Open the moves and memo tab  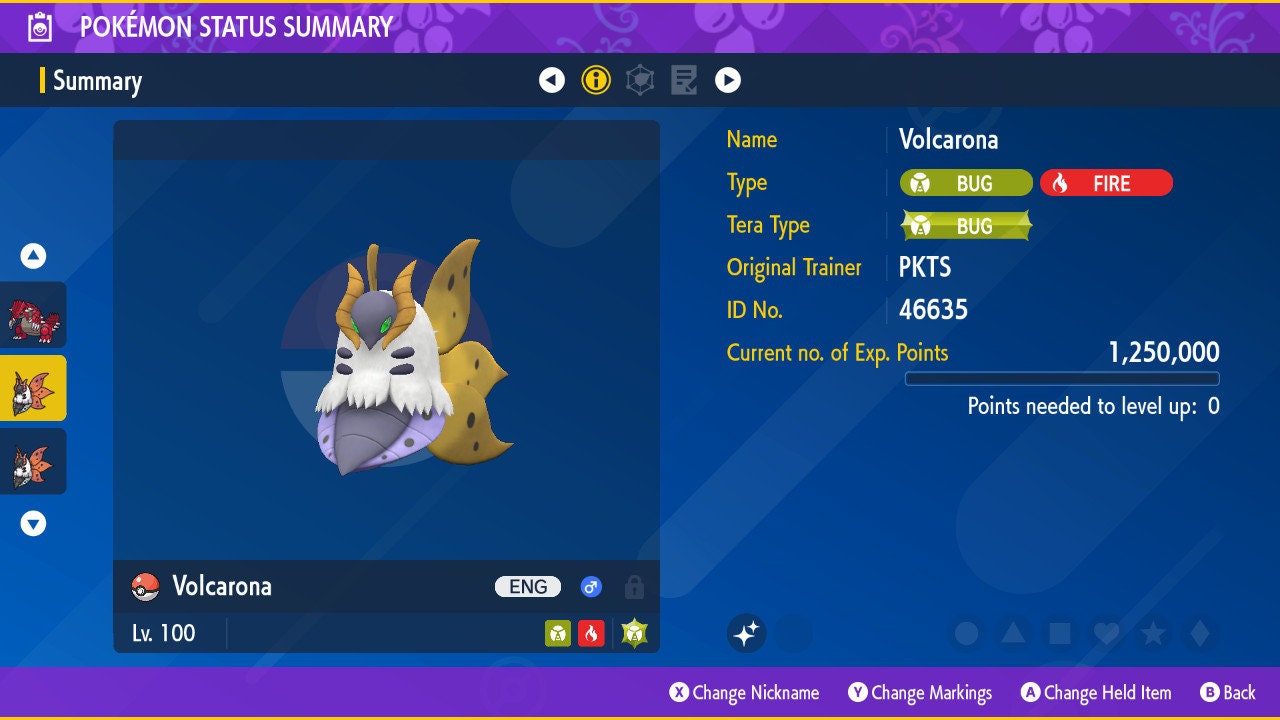pyautogui.click(x=684, y=80)
